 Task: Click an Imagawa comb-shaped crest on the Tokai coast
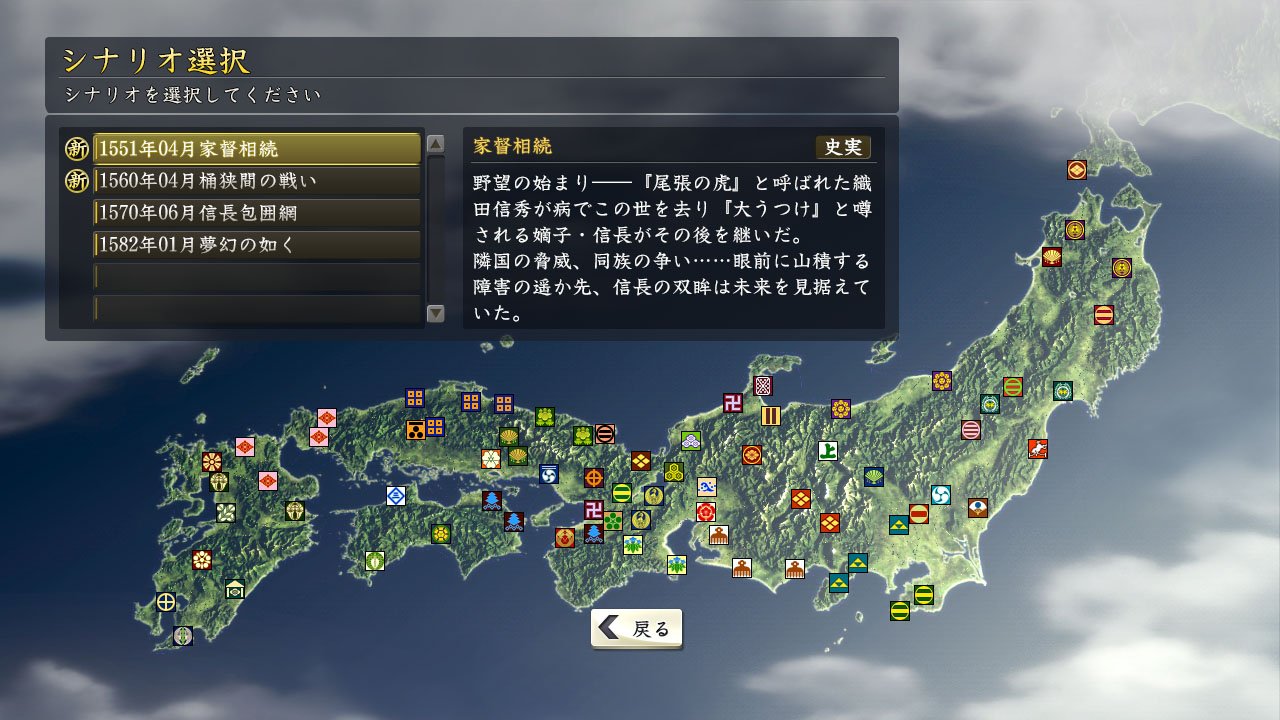pyautogui.click(x=741, y=568)
